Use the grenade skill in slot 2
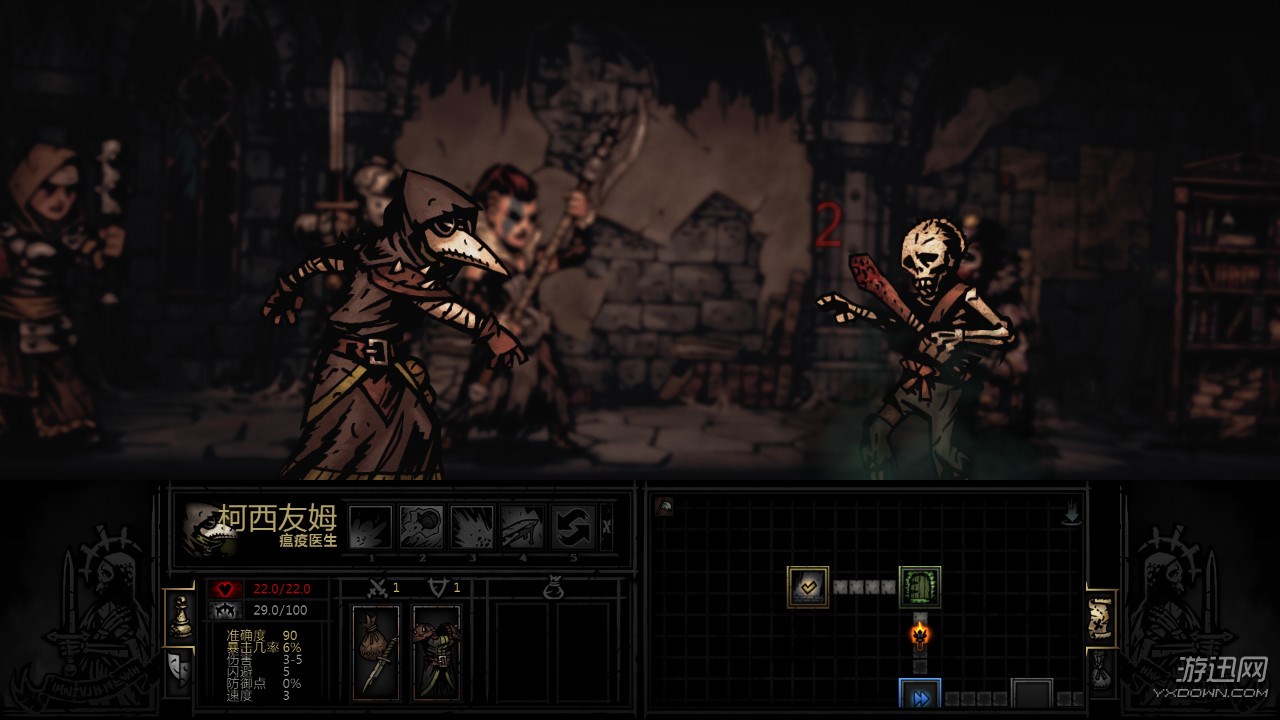This screenshot has height=720, width=1280. 421,526
